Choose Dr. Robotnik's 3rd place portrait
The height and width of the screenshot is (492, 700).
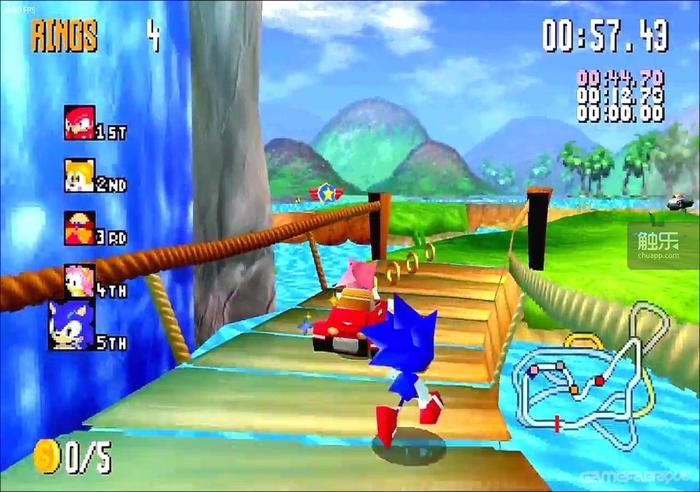tap(79, 228)
